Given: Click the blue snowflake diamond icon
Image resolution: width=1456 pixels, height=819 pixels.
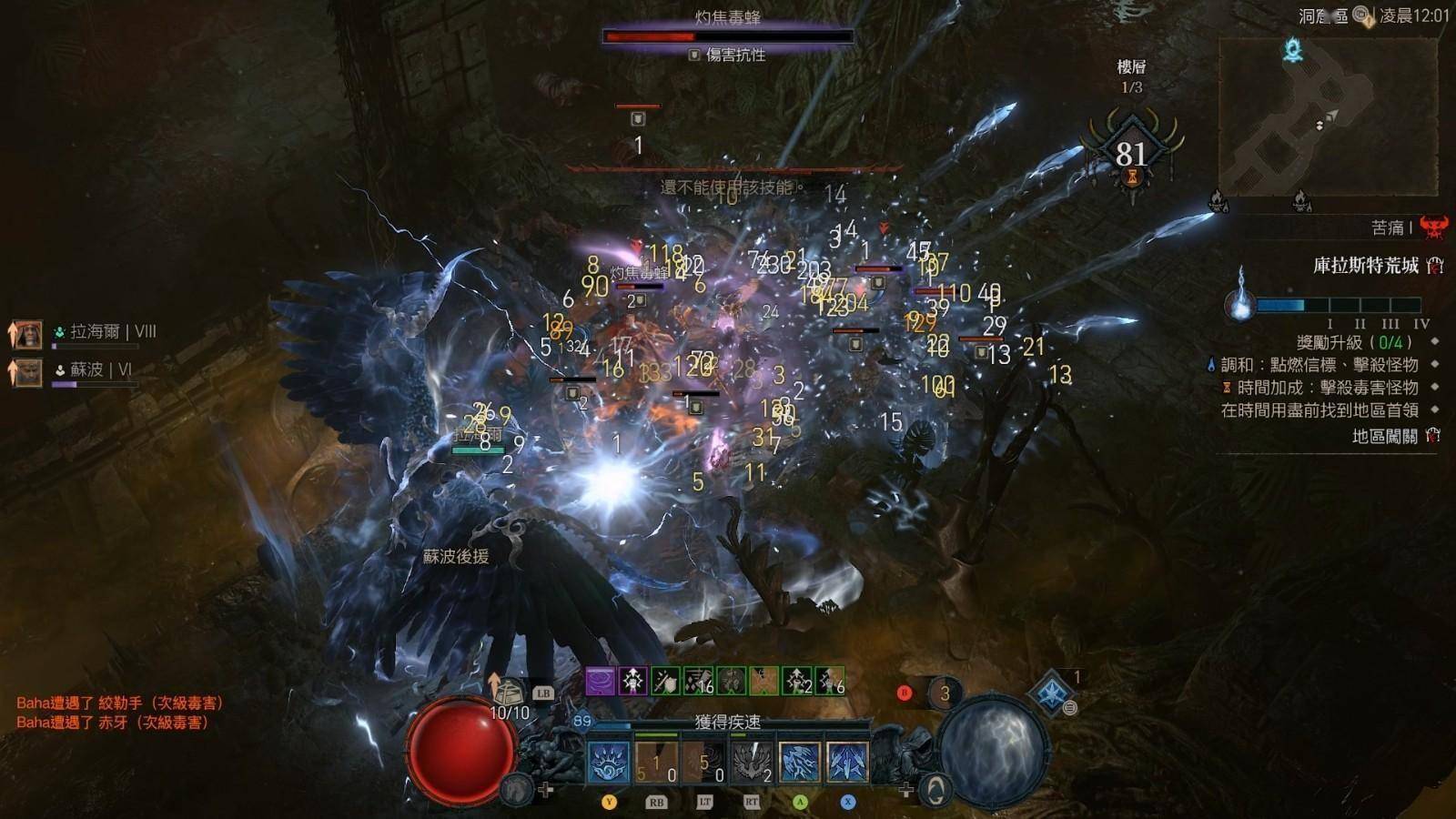Looking at the screenshot, I should tap(1052, 693).
